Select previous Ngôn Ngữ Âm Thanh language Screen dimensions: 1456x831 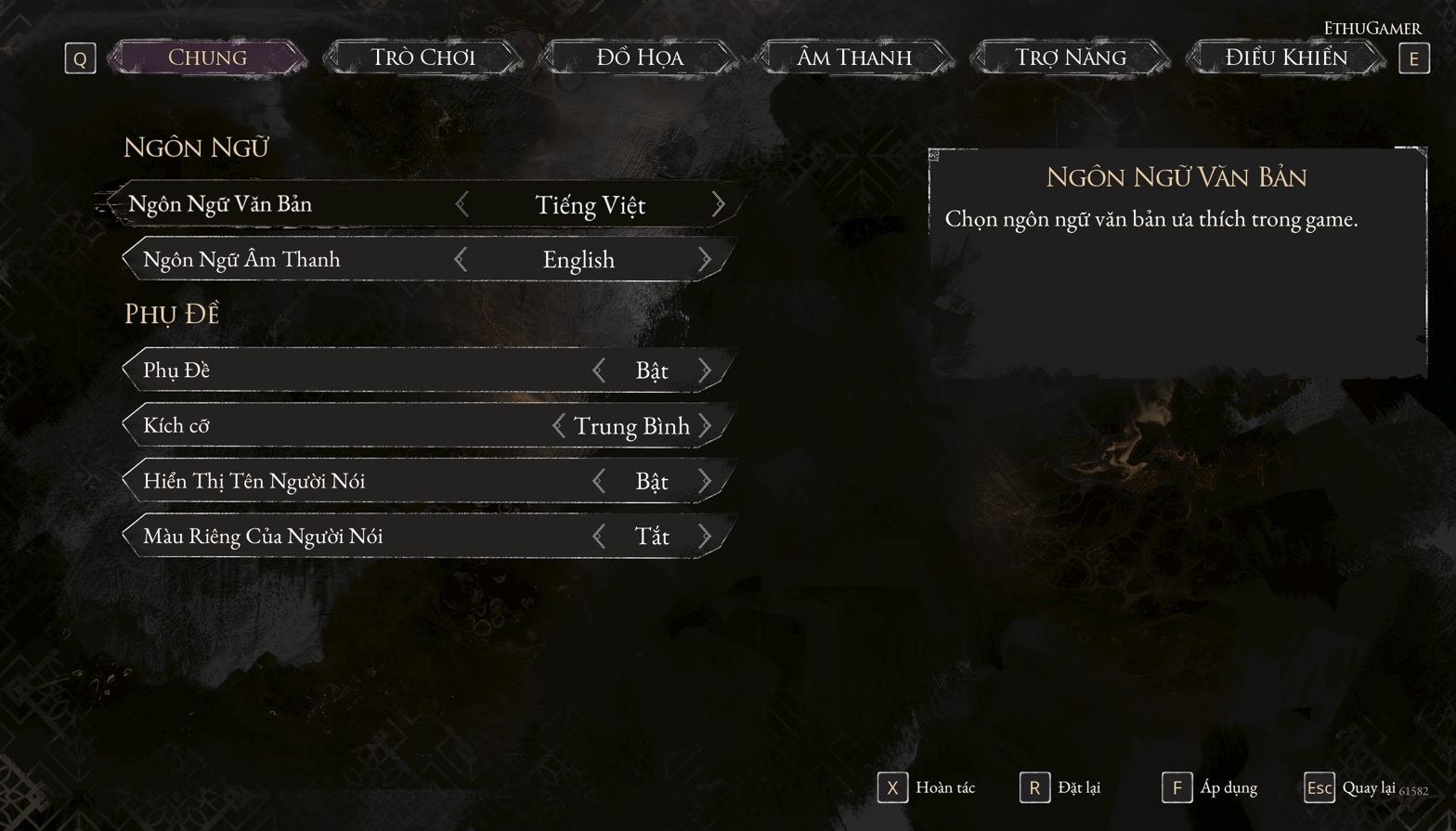(461, 260)
